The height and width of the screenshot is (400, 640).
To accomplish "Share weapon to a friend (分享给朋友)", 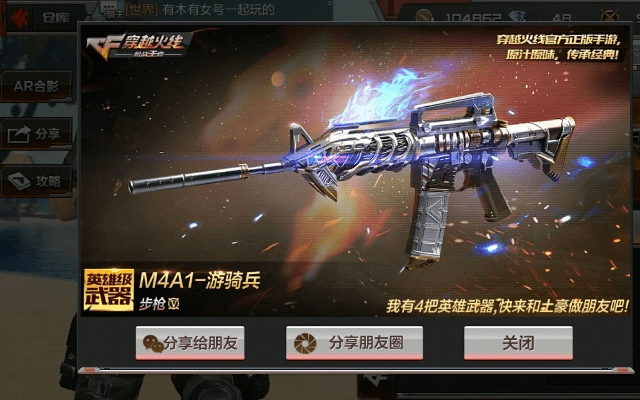I will 190,343.
